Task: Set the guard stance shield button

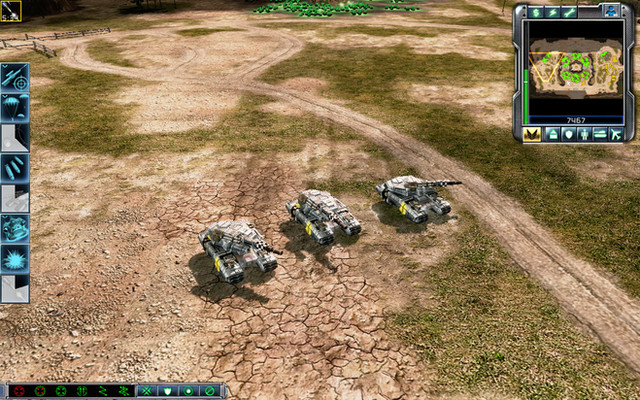Action: coord(168,391)
